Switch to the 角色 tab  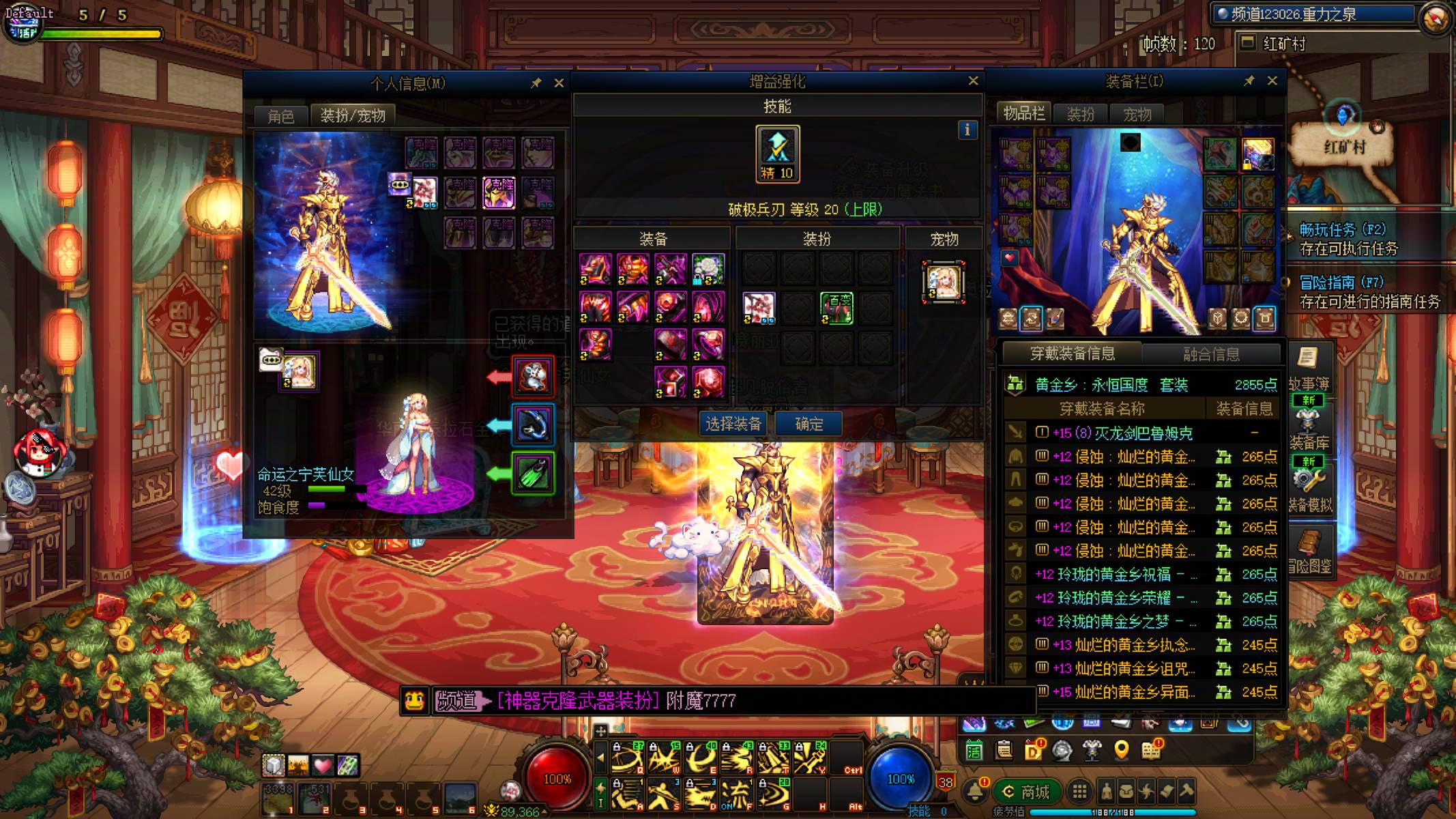(x=280, y=116)
